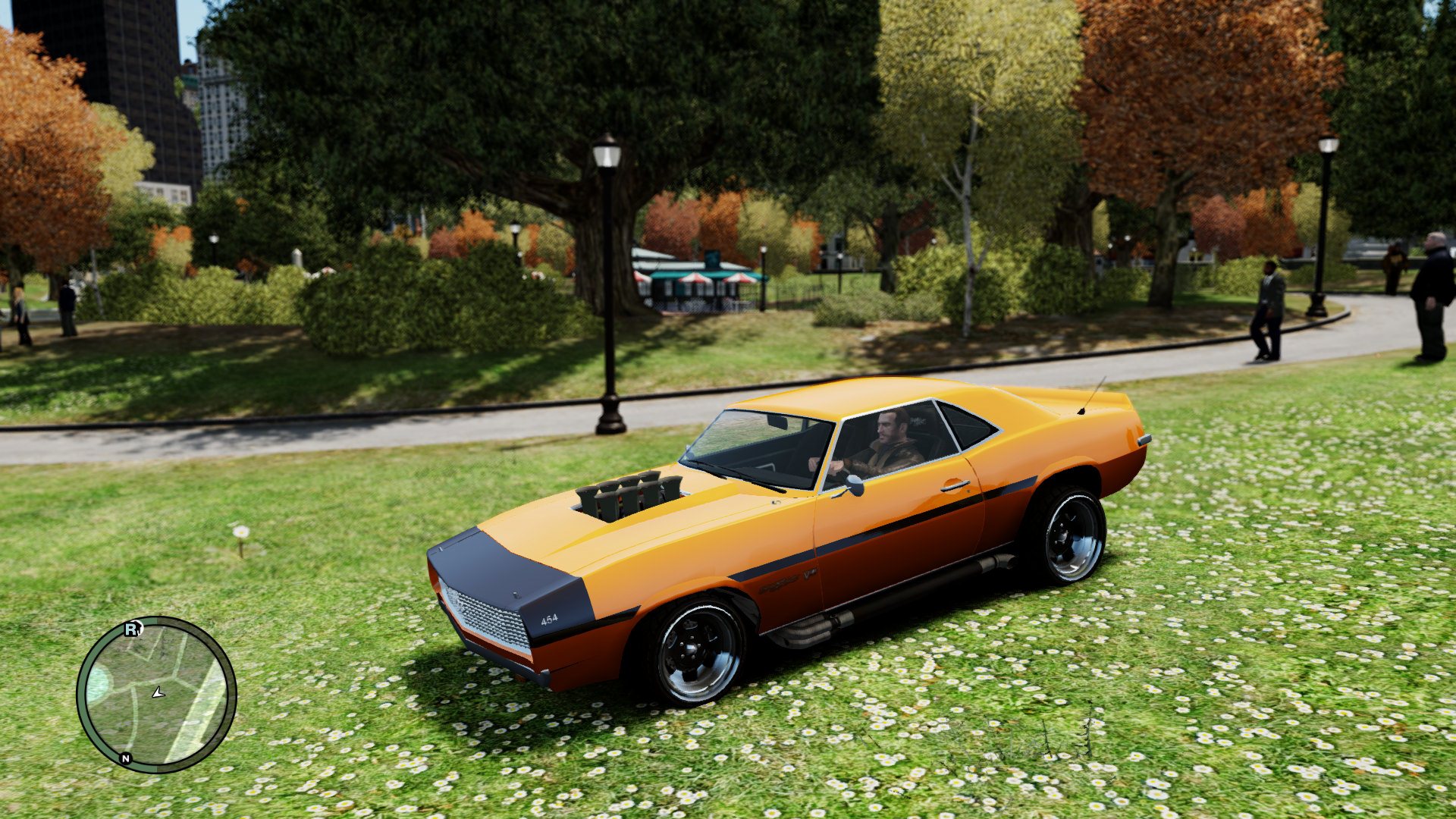Click the white player arrow on the minimap
Viewport: 1456px width, 819px height.
click(158, 692)
